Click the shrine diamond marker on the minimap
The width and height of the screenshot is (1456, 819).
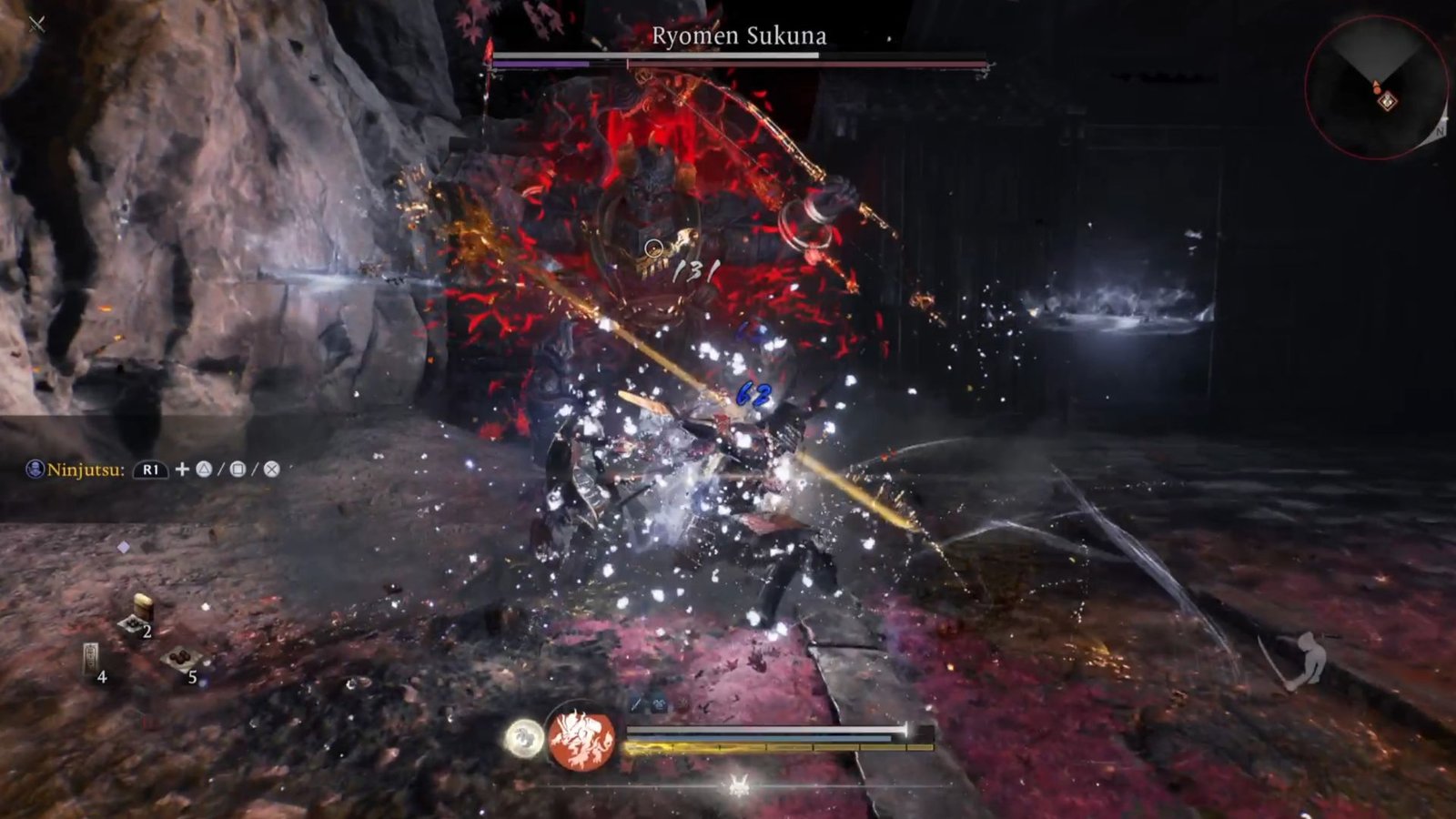coord(1388,101)
